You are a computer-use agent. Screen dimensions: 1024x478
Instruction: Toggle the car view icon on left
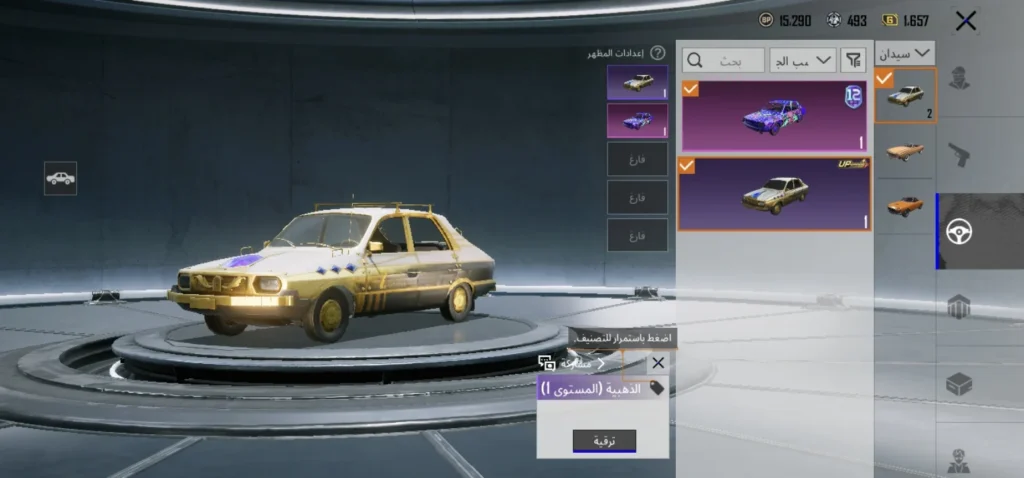pyautogui.click(x=61, y=178)
